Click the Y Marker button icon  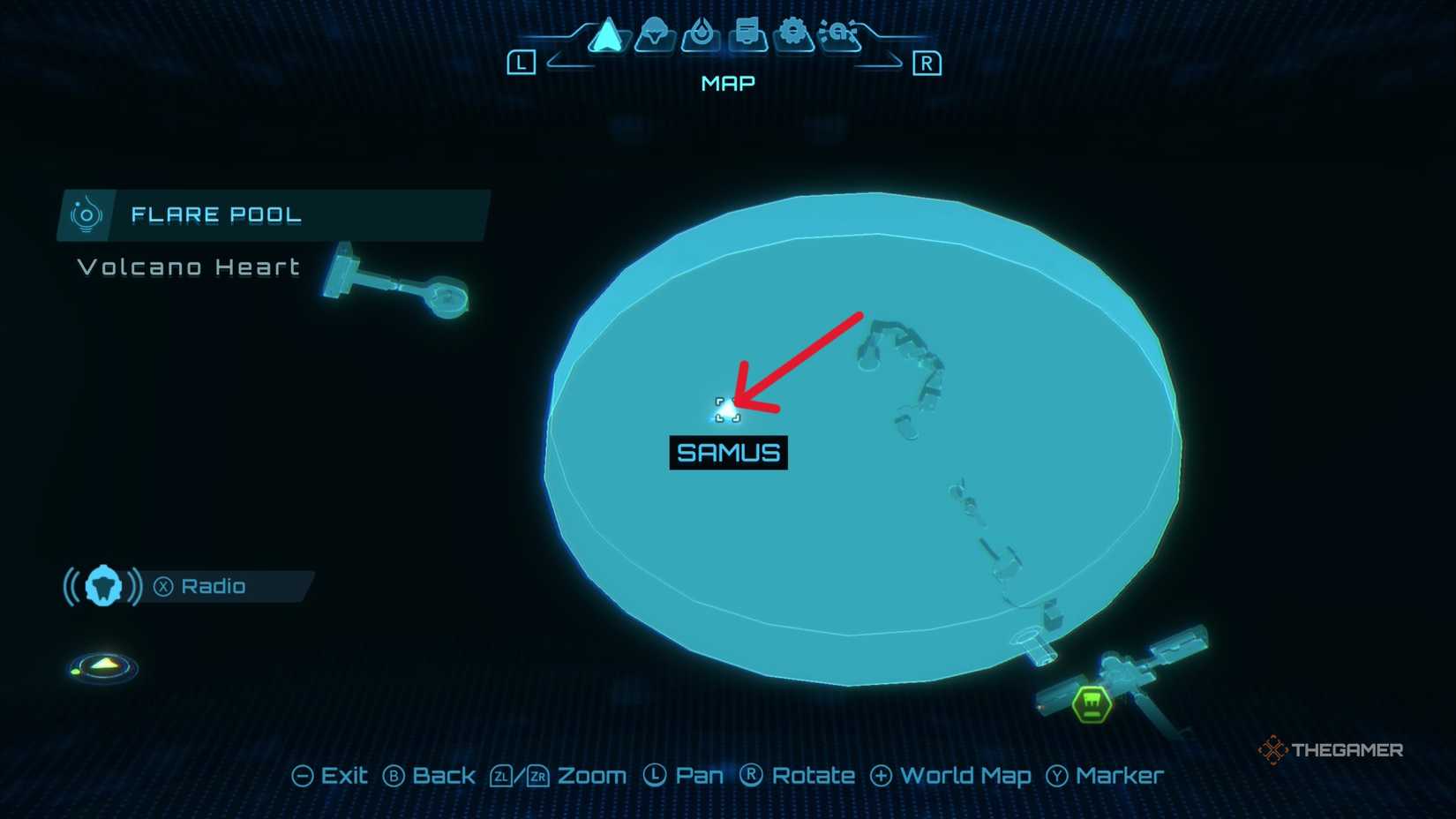1058,776
